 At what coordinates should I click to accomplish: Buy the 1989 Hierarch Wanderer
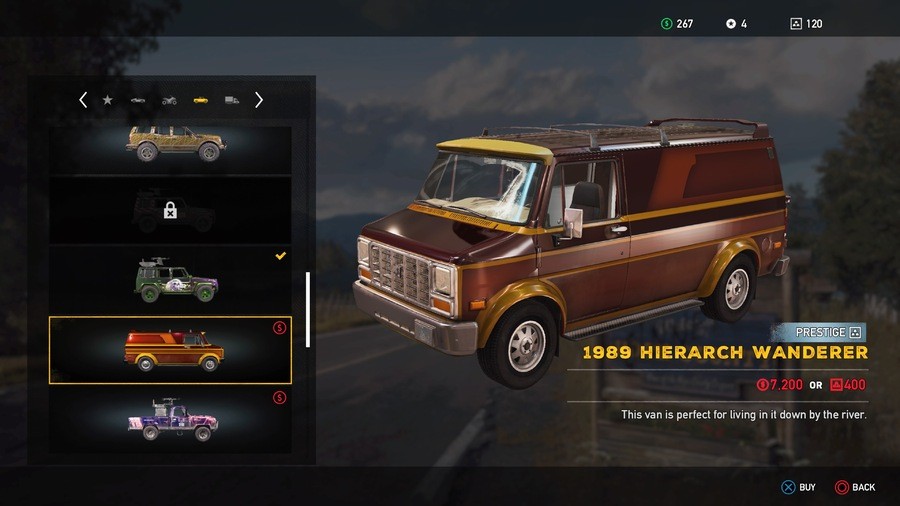coord(798,487)
